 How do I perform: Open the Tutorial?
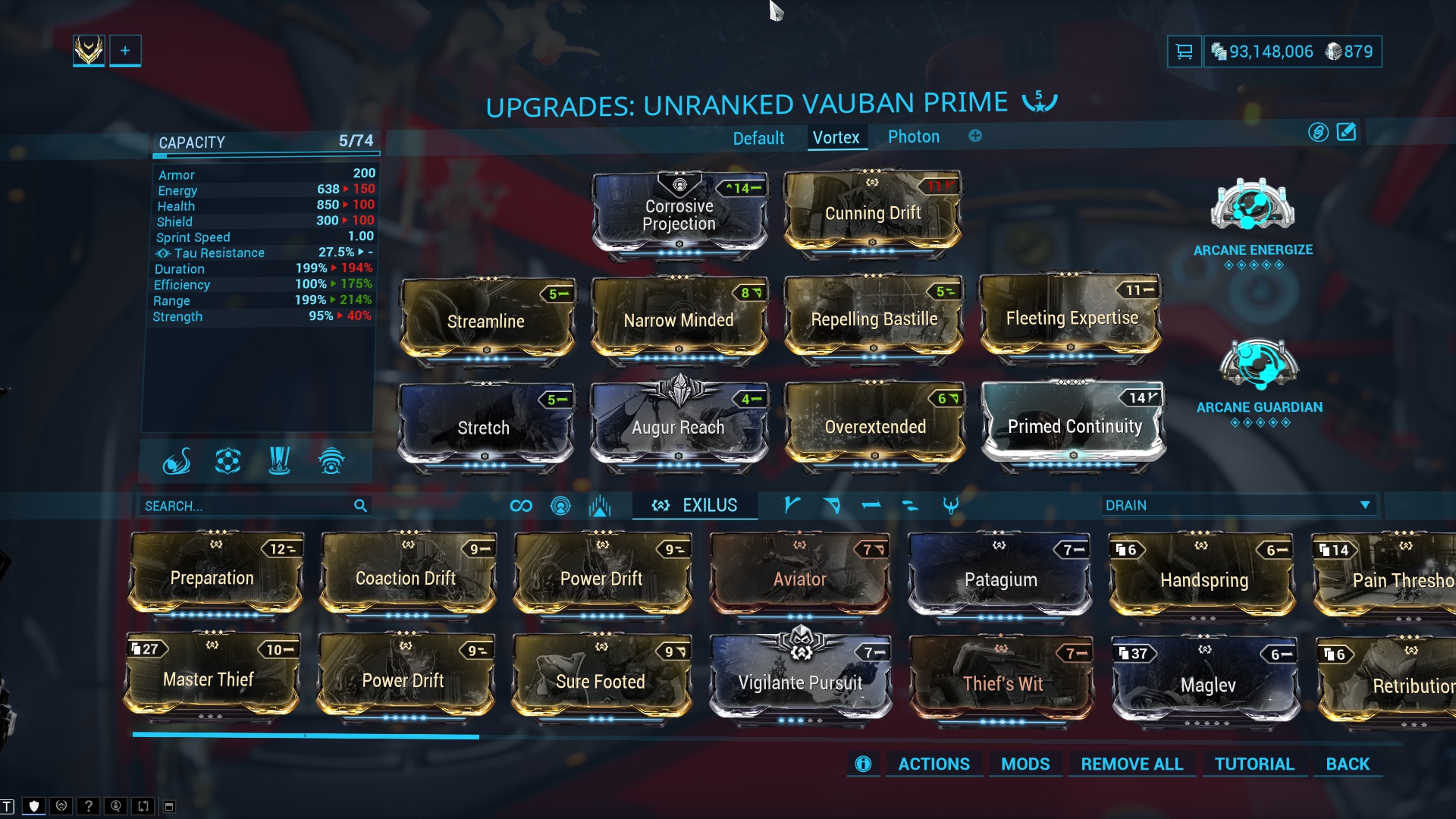[1254, 764]
